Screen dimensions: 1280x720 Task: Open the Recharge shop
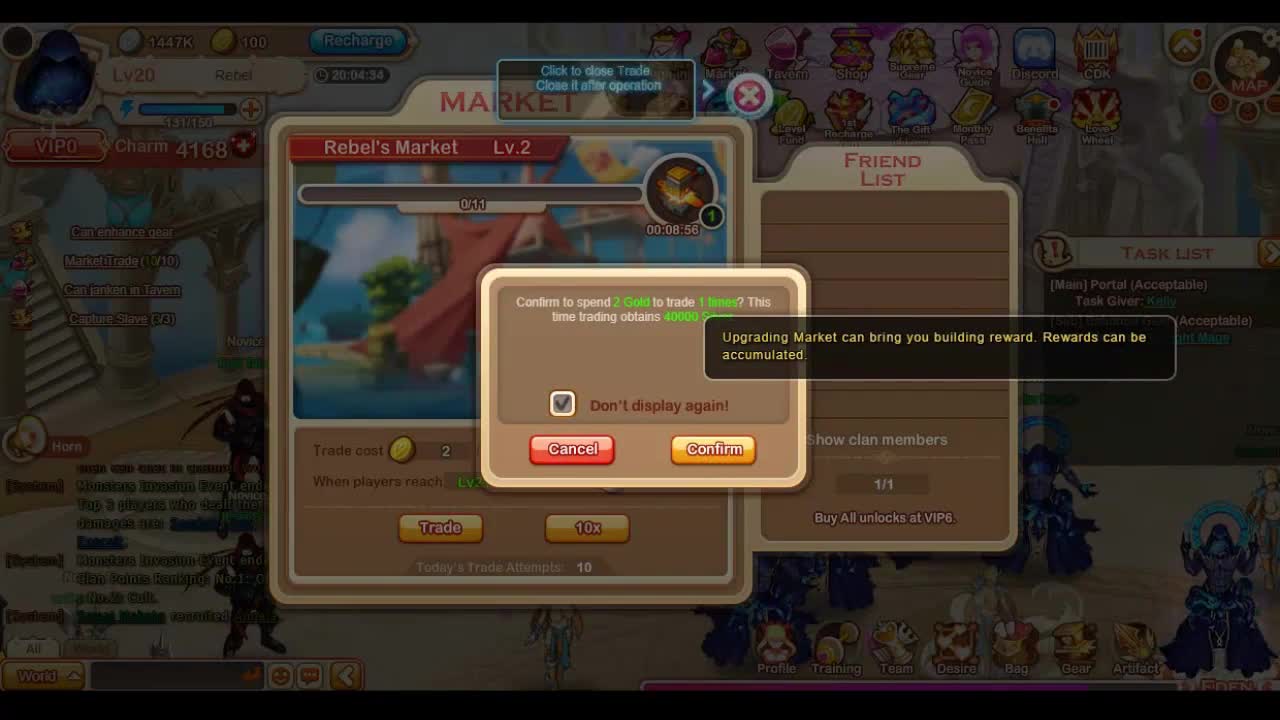pos(357,41)
